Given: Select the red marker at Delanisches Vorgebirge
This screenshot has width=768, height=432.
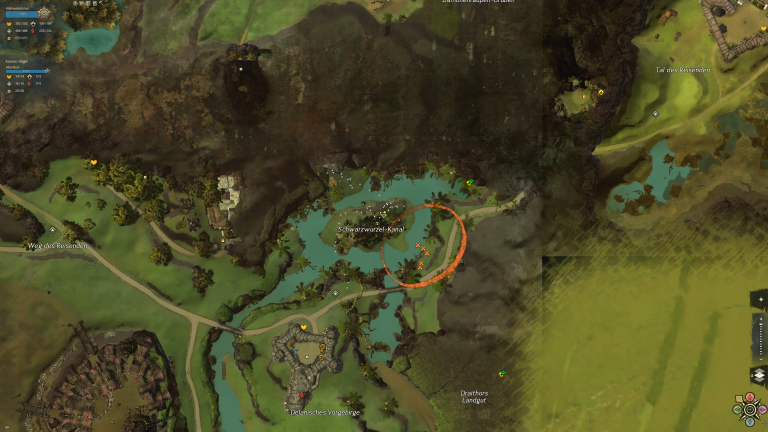Looking at the screenshot, I should pyautogui.click(x=302, y=395).
